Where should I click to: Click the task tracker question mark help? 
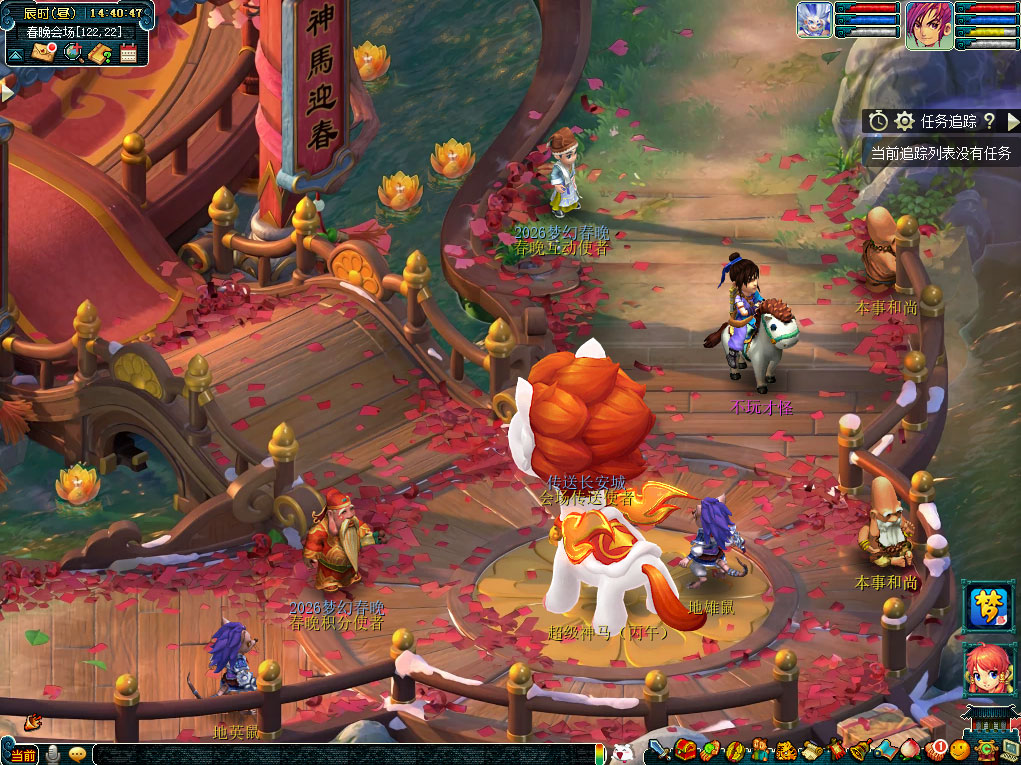click(x=989, y=121)
